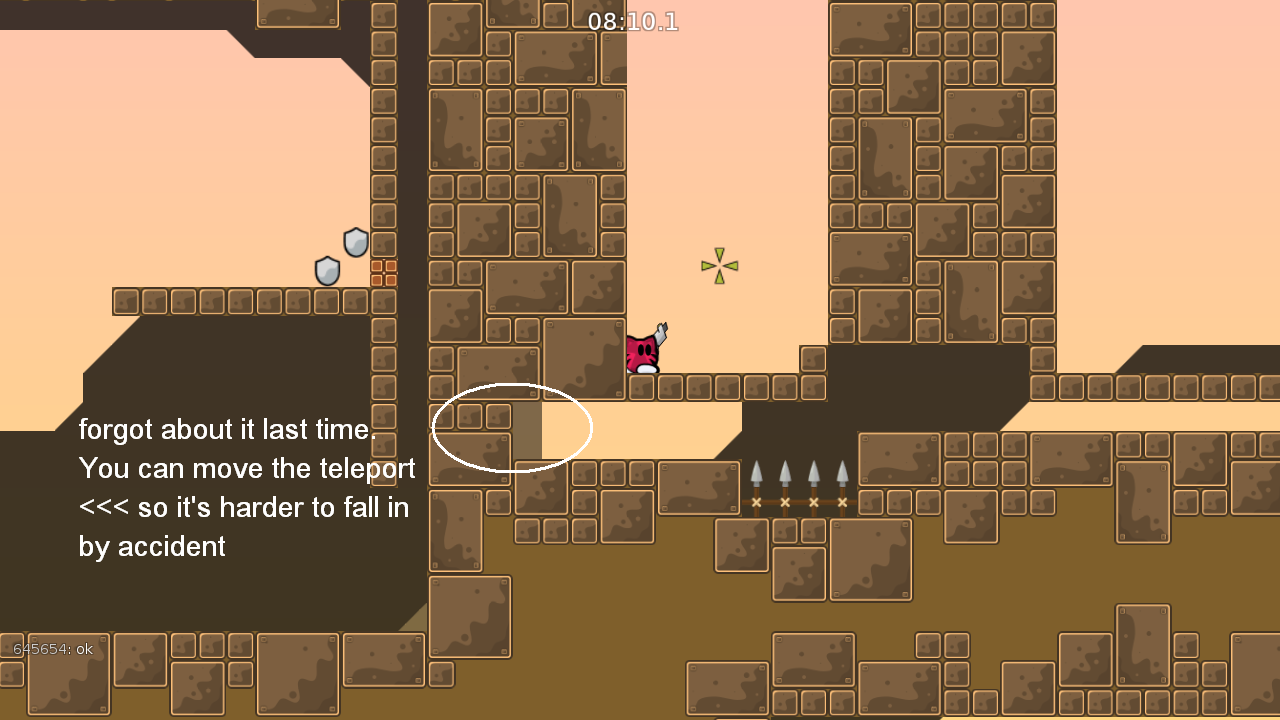Click the "<<<" arrows in the hint text
The width and height of the screenshot is (1280, 720).
[x=103, y=508]
